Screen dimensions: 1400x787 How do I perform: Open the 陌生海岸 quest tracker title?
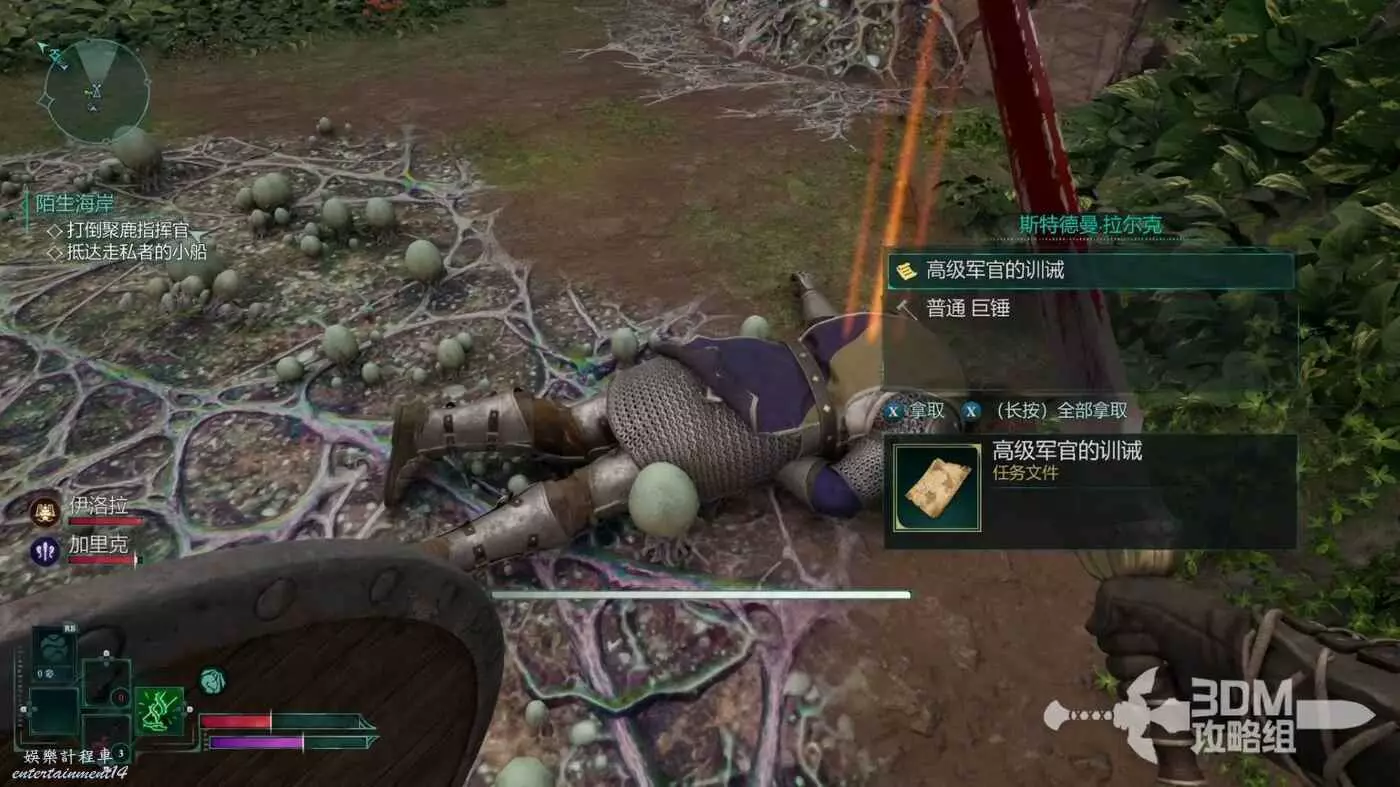click(75, 204)
